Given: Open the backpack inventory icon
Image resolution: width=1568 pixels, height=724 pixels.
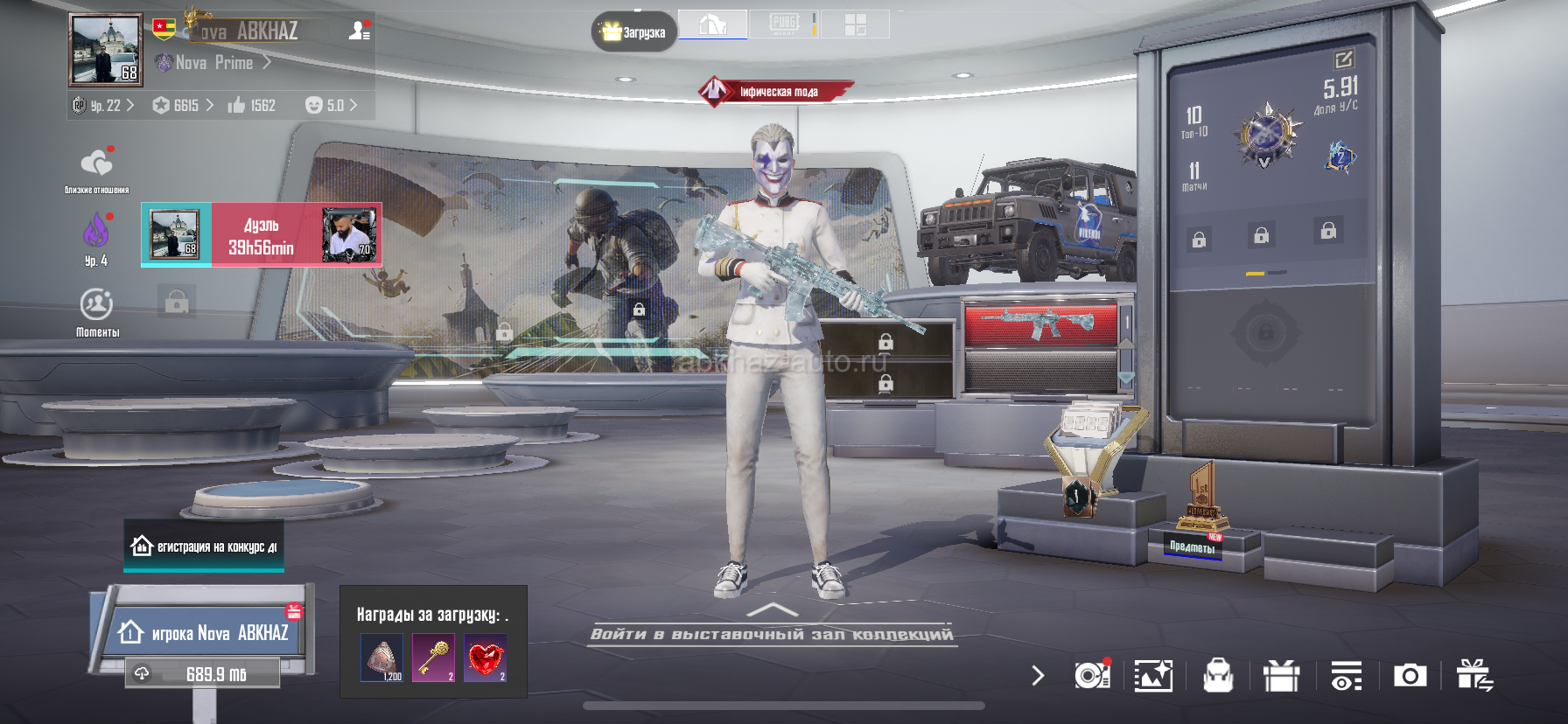Looking at the screenshot, I should (x=1218, y=676).
